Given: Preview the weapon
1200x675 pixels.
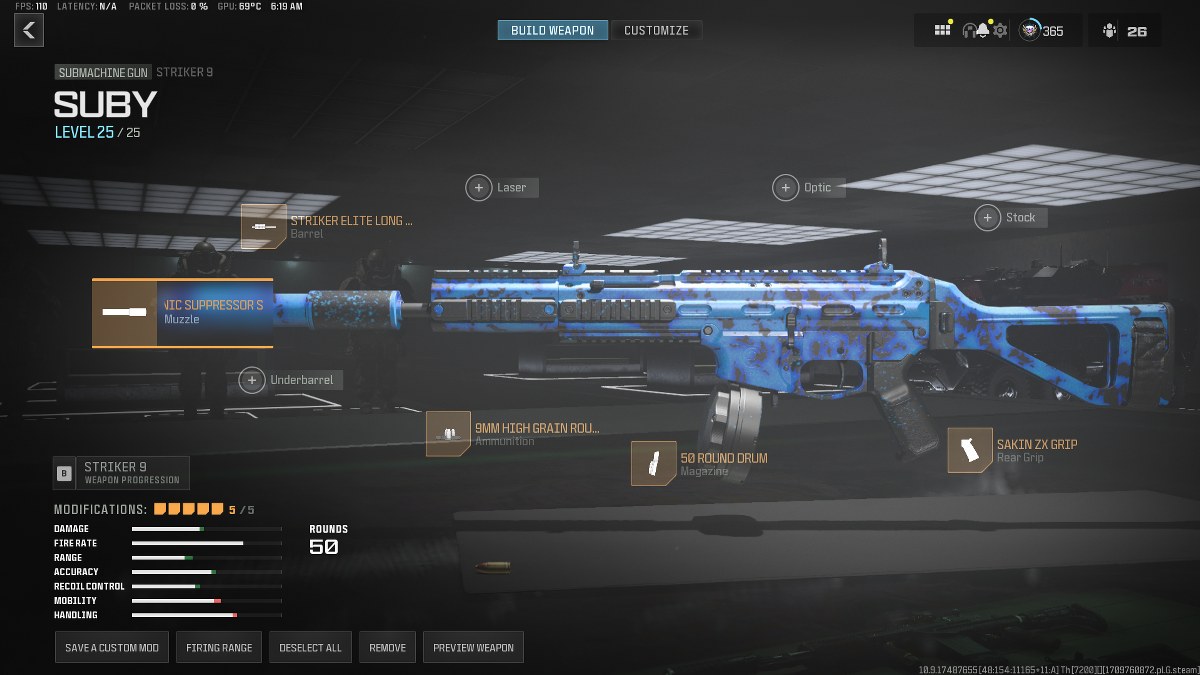Looking at the screenshot, I should (x=473, y=647).
